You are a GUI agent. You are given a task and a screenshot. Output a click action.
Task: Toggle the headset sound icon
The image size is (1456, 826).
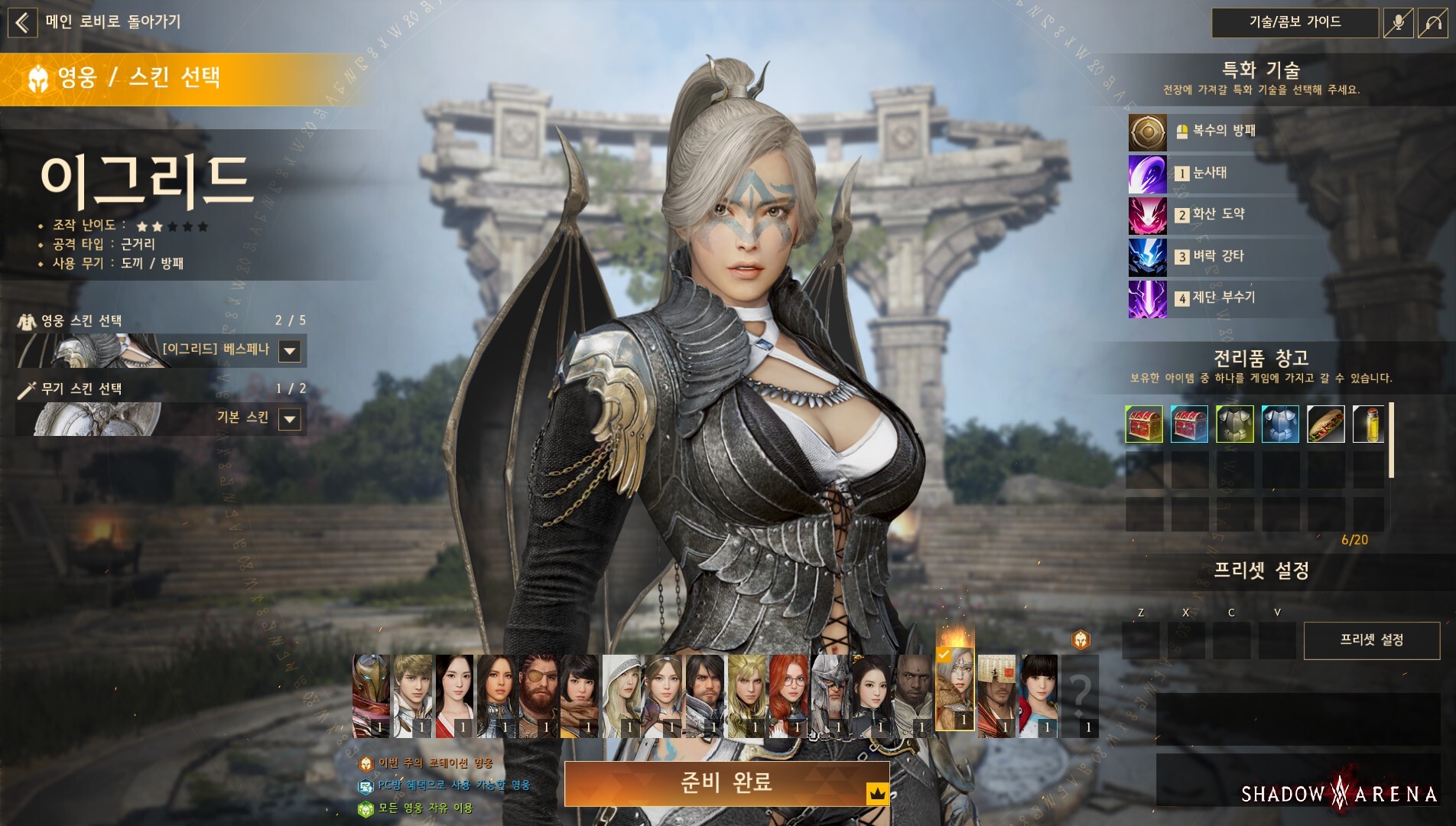point(1432,23)
